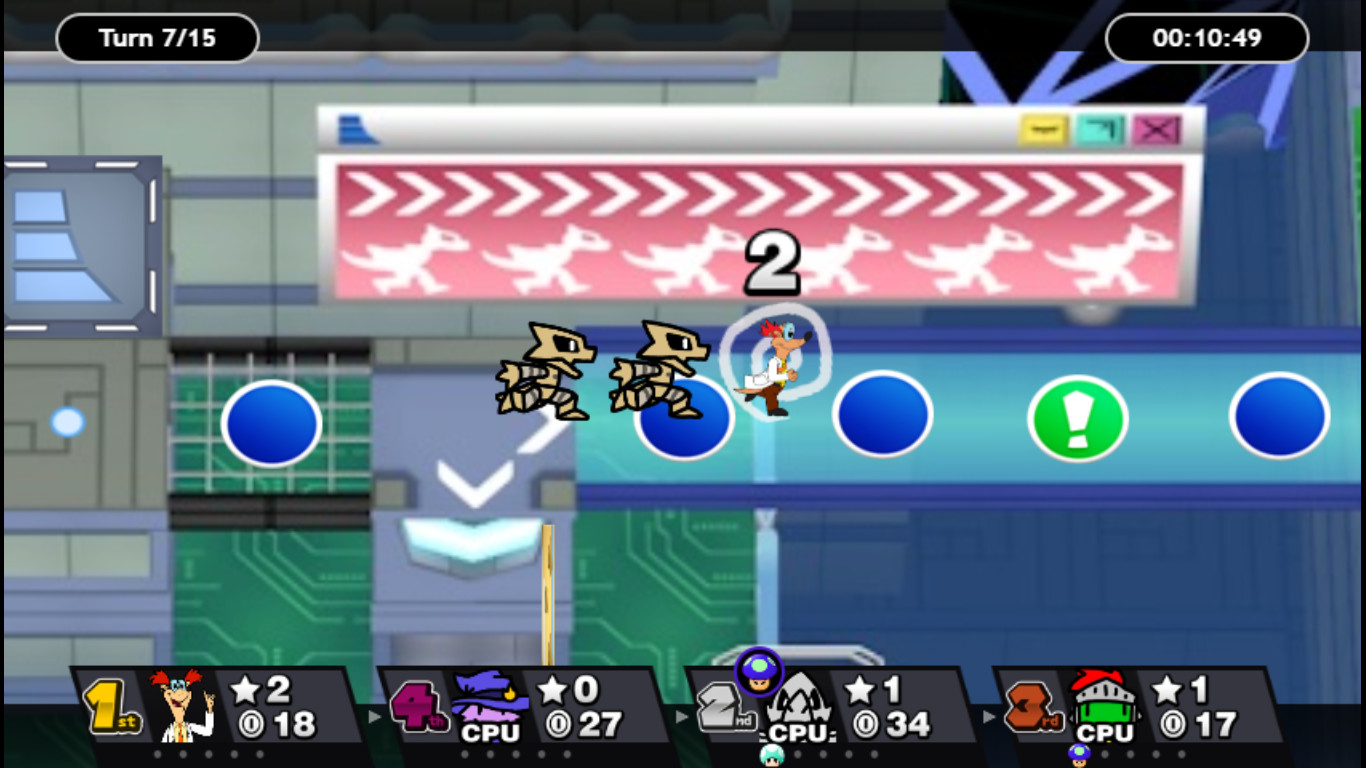Select the green exclamation event space
Image resolution: width=1366 pixels, height=768 pixels.
(1077, 420)
